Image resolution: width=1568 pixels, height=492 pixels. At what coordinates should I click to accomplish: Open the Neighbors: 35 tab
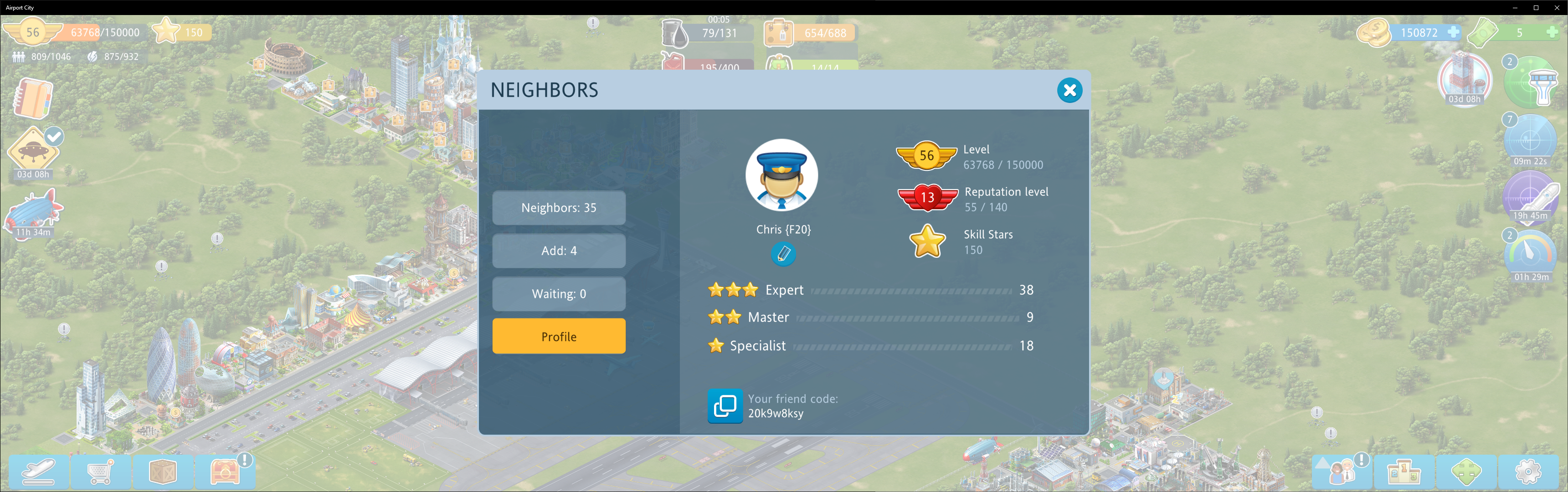click(558, 208)
